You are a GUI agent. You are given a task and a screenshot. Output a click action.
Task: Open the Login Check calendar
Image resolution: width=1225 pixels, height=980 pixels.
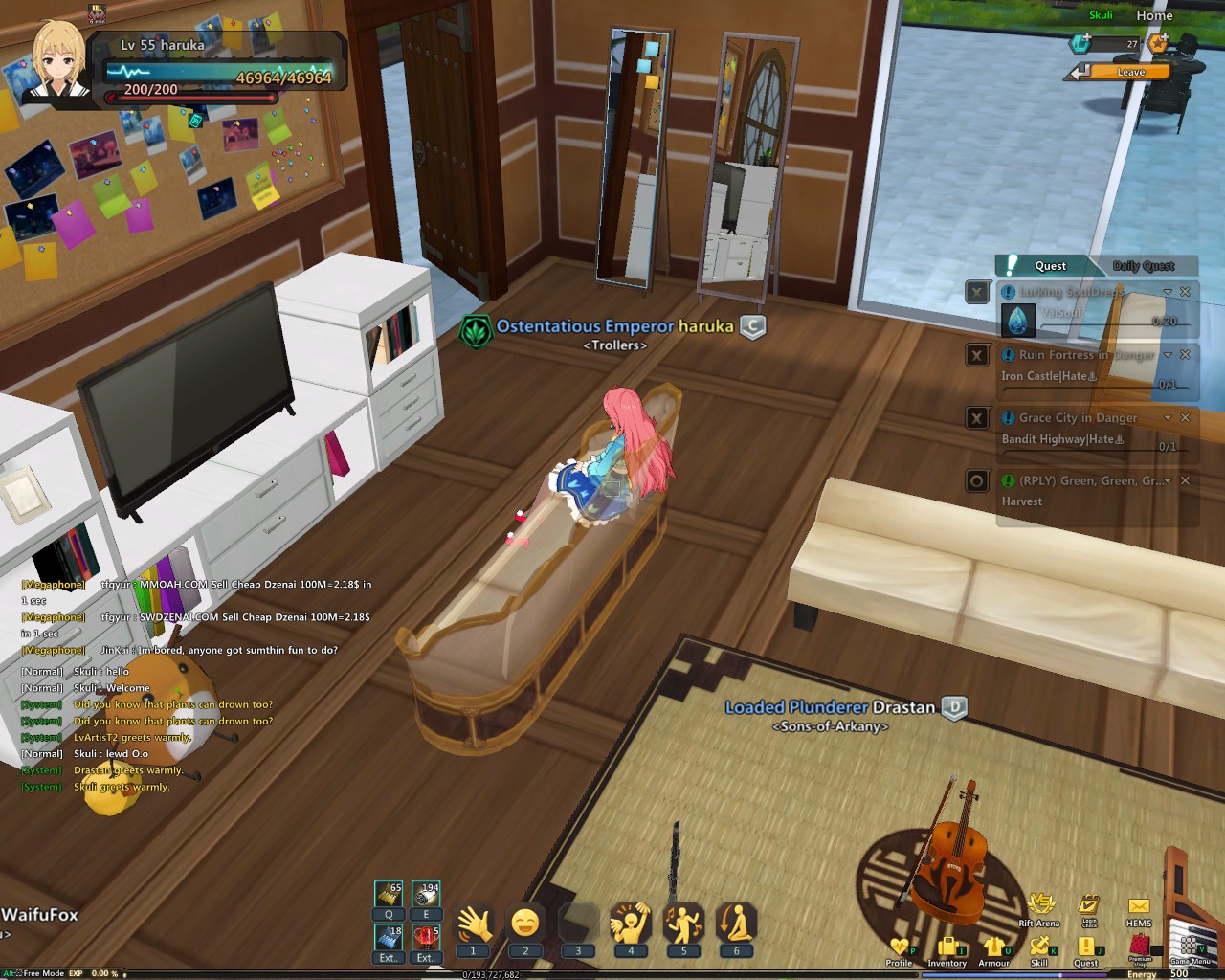(x=1089, y=906)
